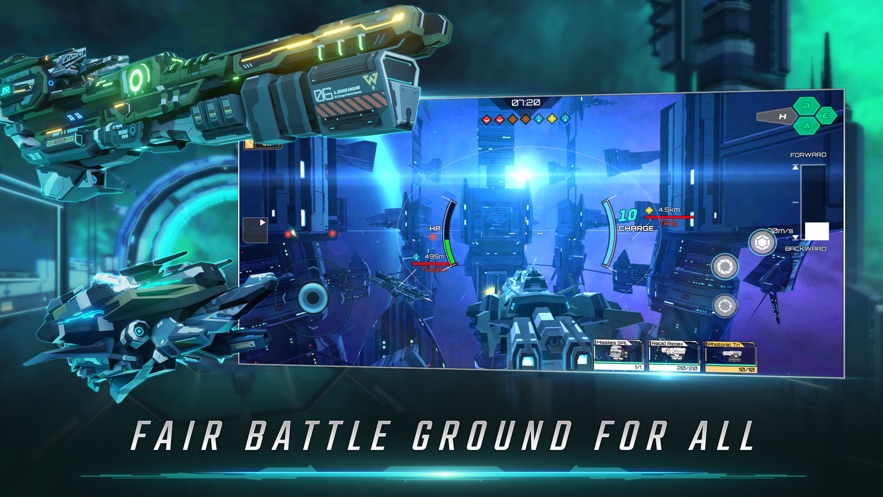Tap the green A hexagon button
Viewport: 883px width, 497px height.
point(807,126)
